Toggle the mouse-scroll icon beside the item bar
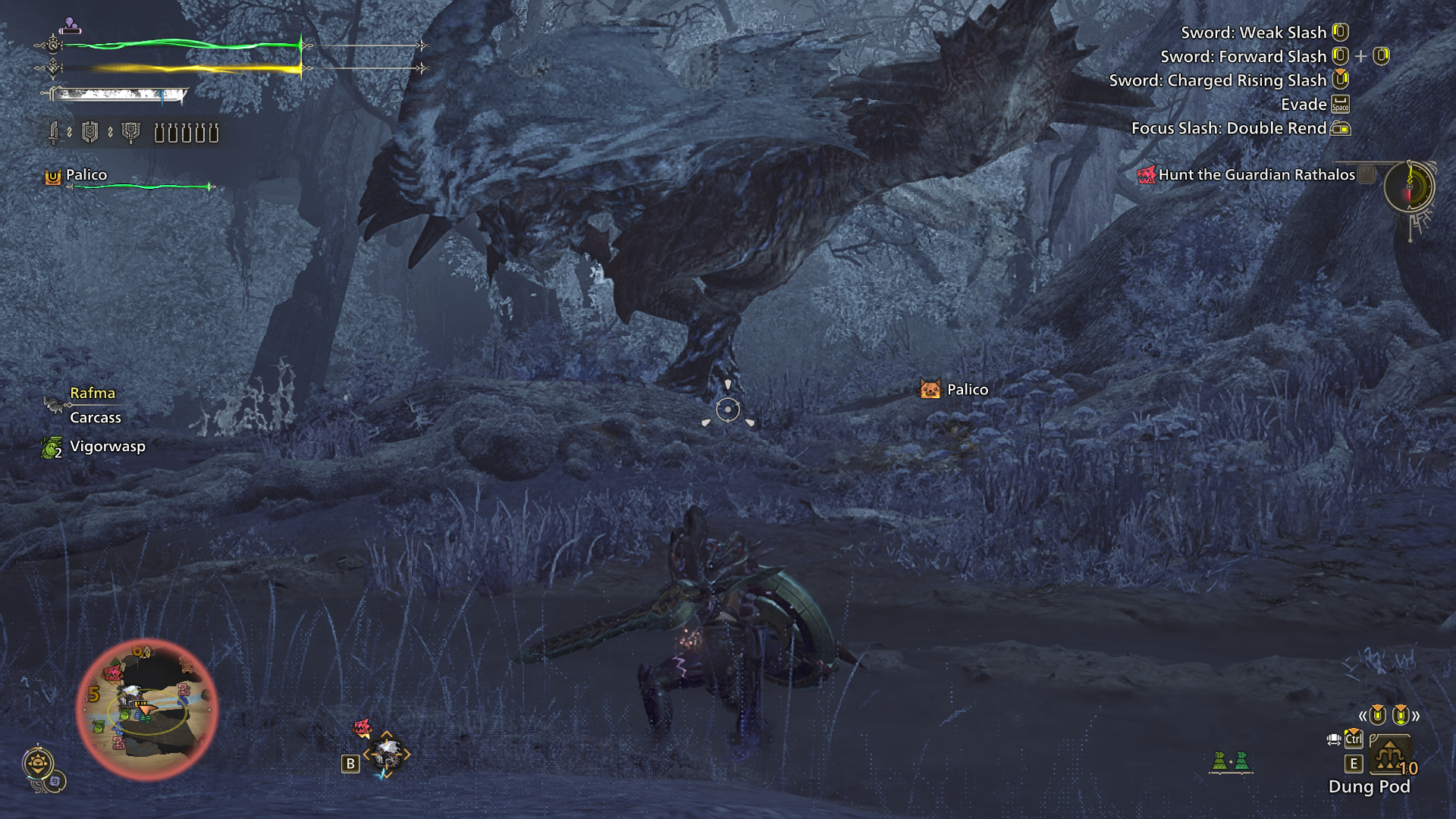 [x=1334, y=739]
